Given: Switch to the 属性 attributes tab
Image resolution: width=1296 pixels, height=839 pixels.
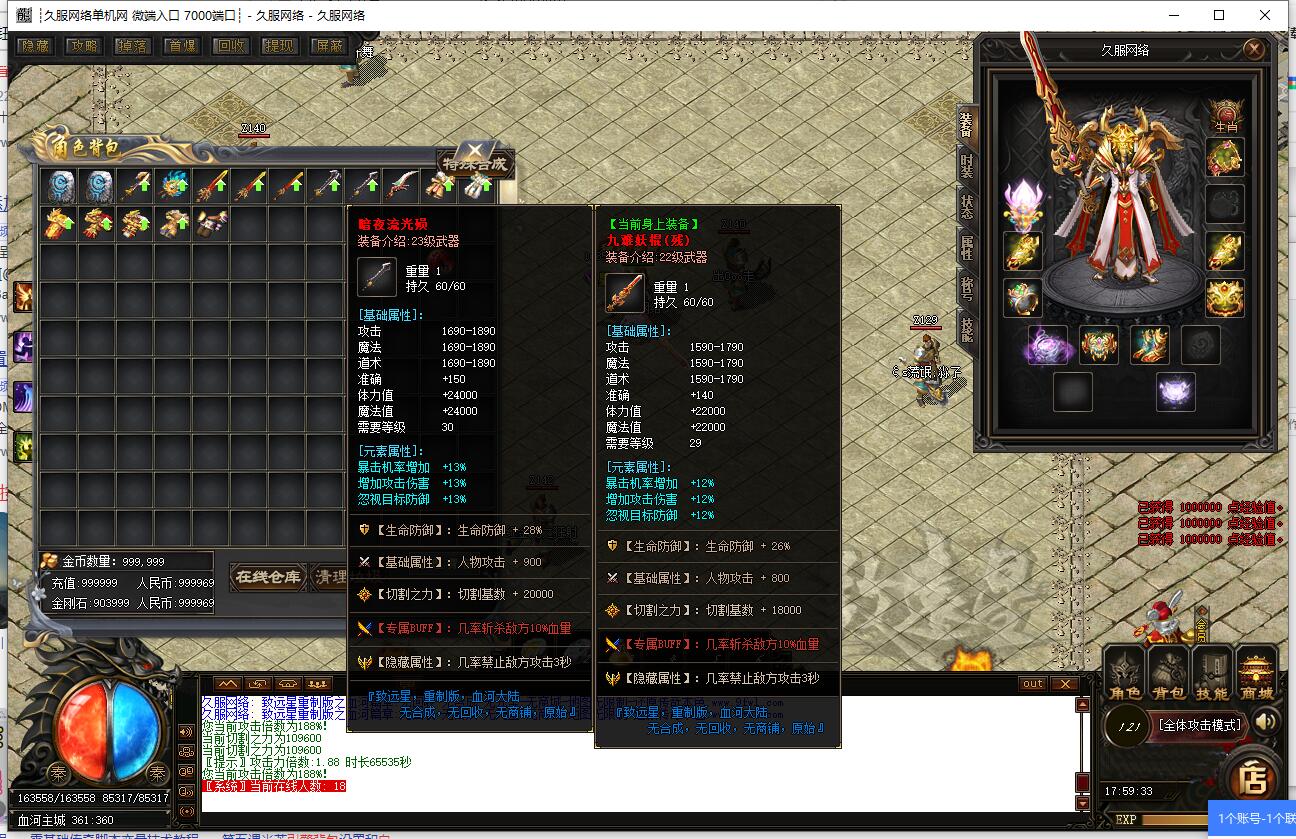Looking at the screenshot, I should click(x=967, y=247).
